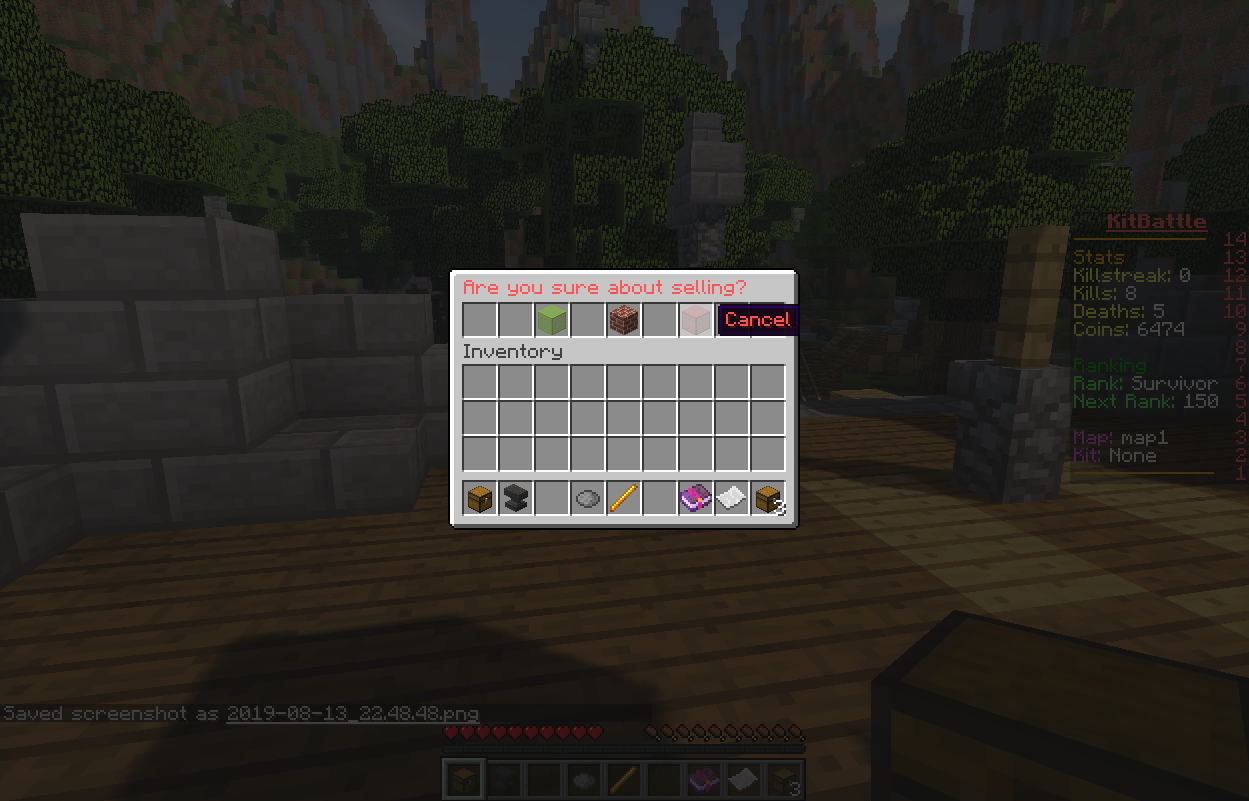Viewport: 1249px width, 801px height.
Task: Pick up the single chest in the inventory hotbar
Action: [480, 498]
